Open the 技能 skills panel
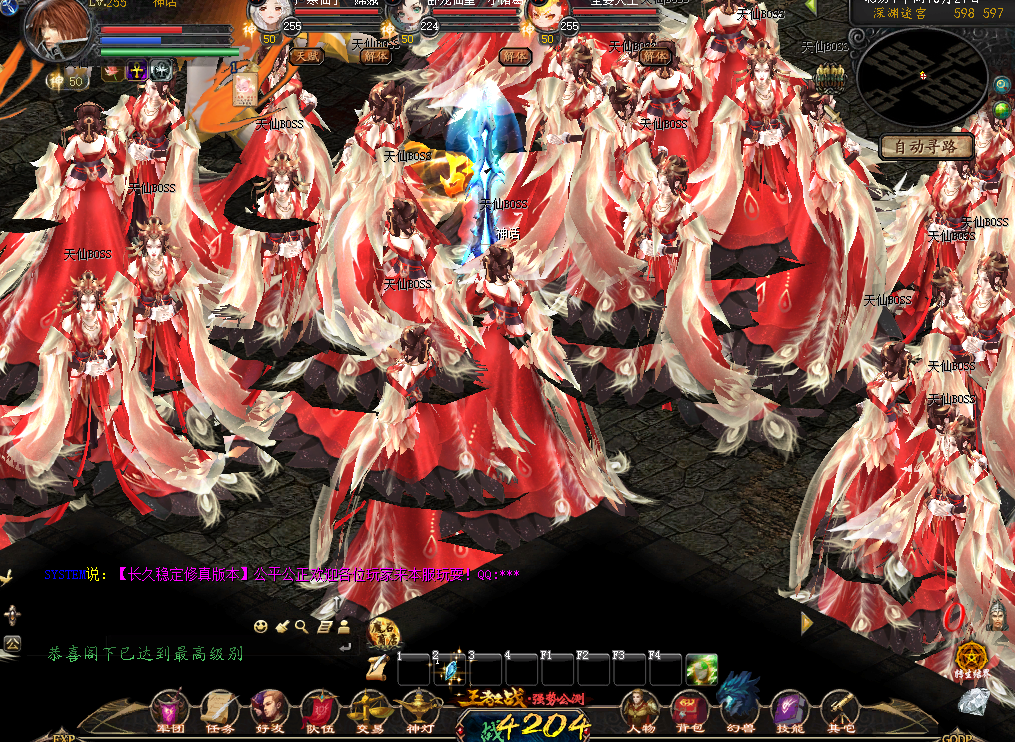 point(790,709)
